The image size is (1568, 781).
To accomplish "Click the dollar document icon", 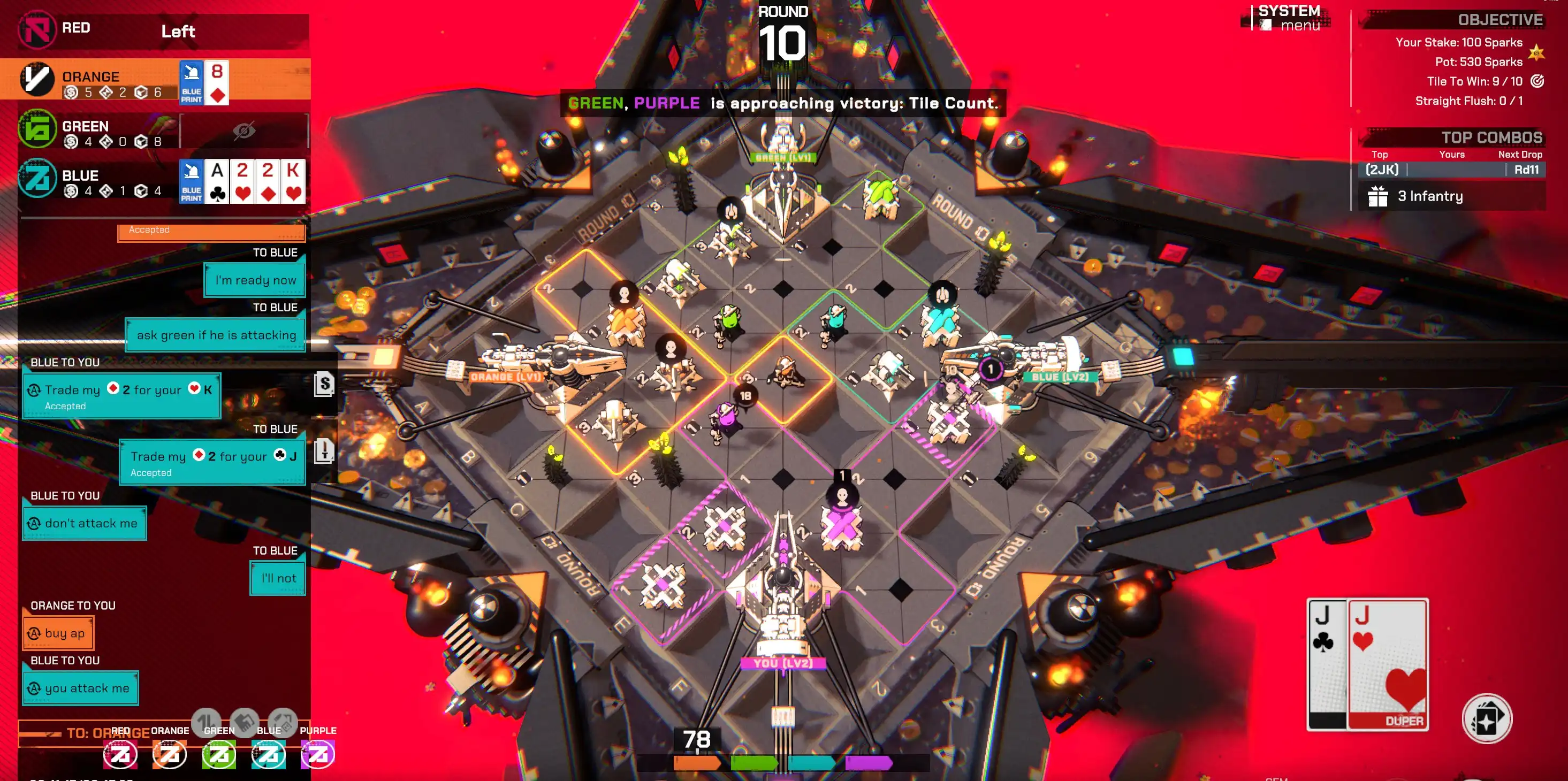I will click(x=324, y=385).
